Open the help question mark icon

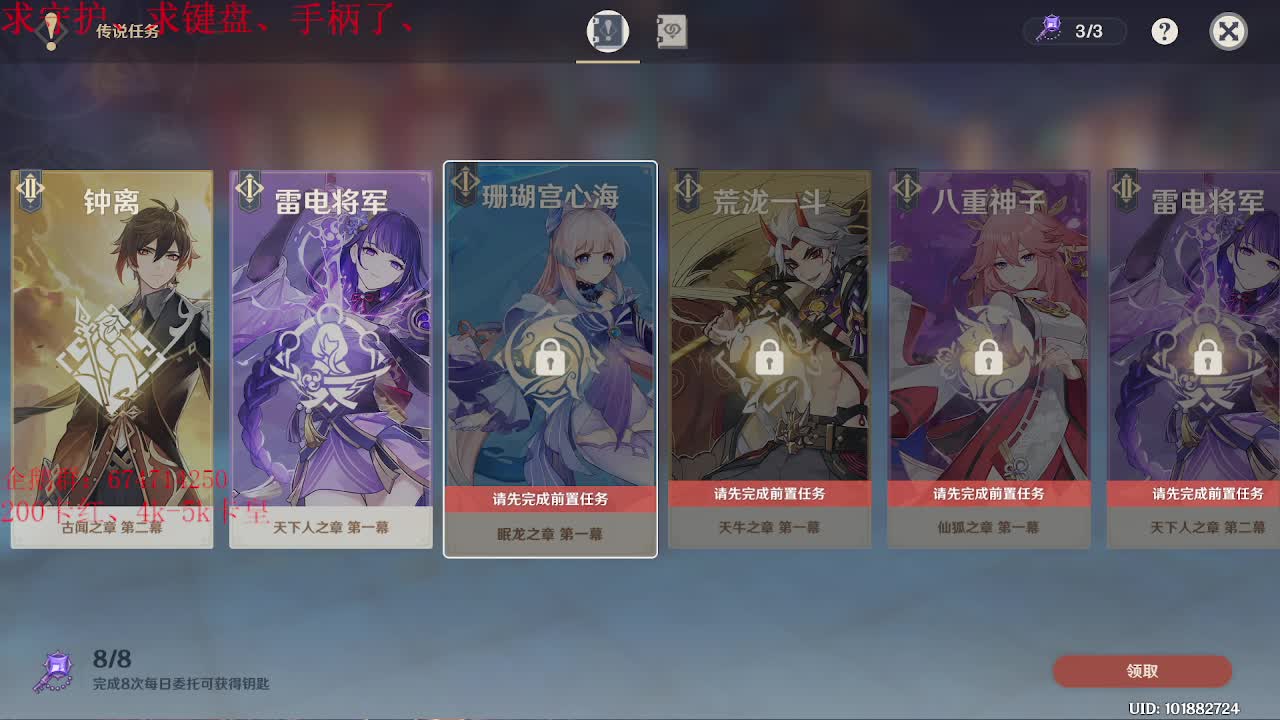(x=1163, y=31)
